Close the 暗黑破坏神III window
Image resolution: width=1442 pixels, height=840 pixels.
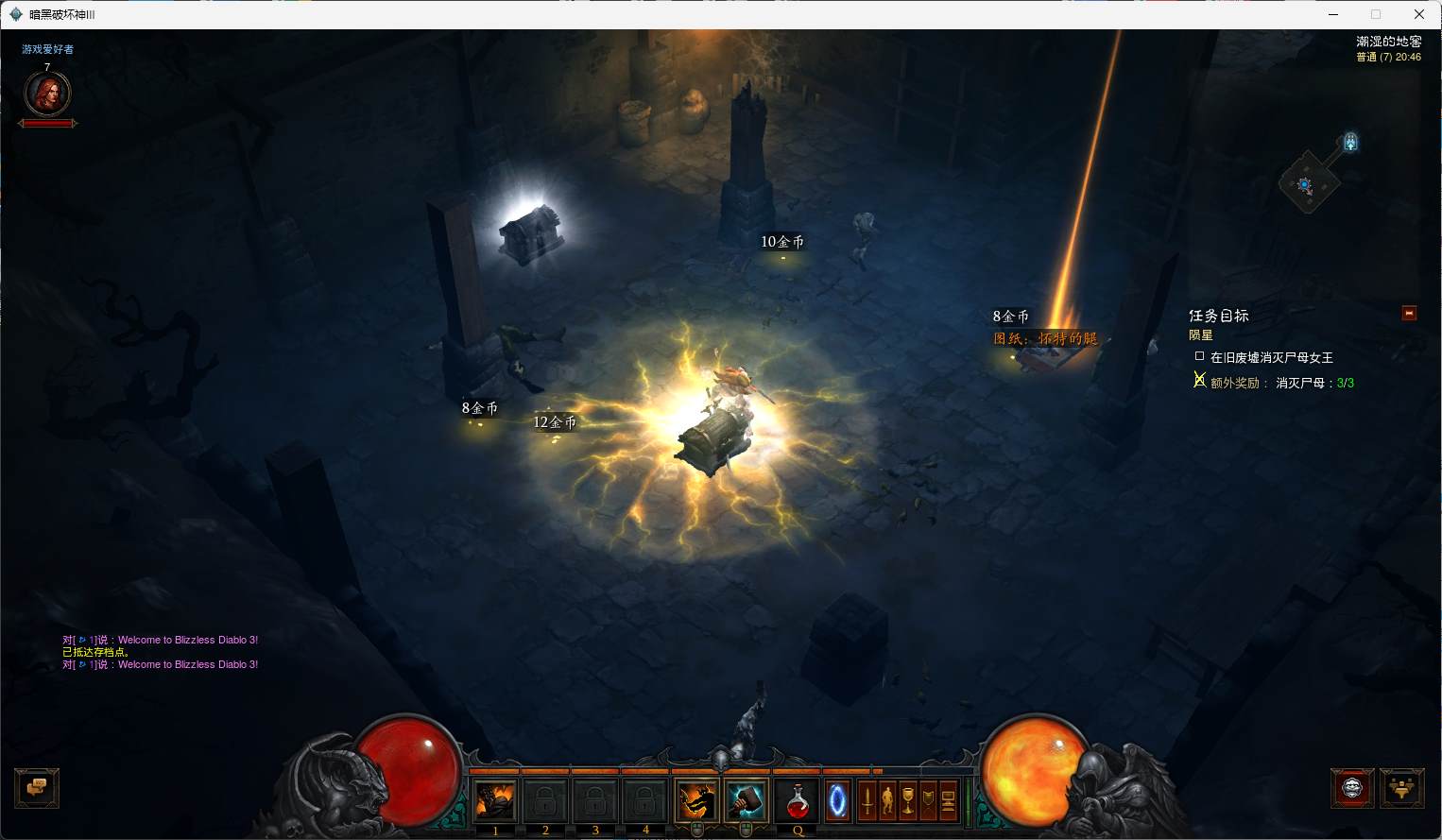[1418, 14]
